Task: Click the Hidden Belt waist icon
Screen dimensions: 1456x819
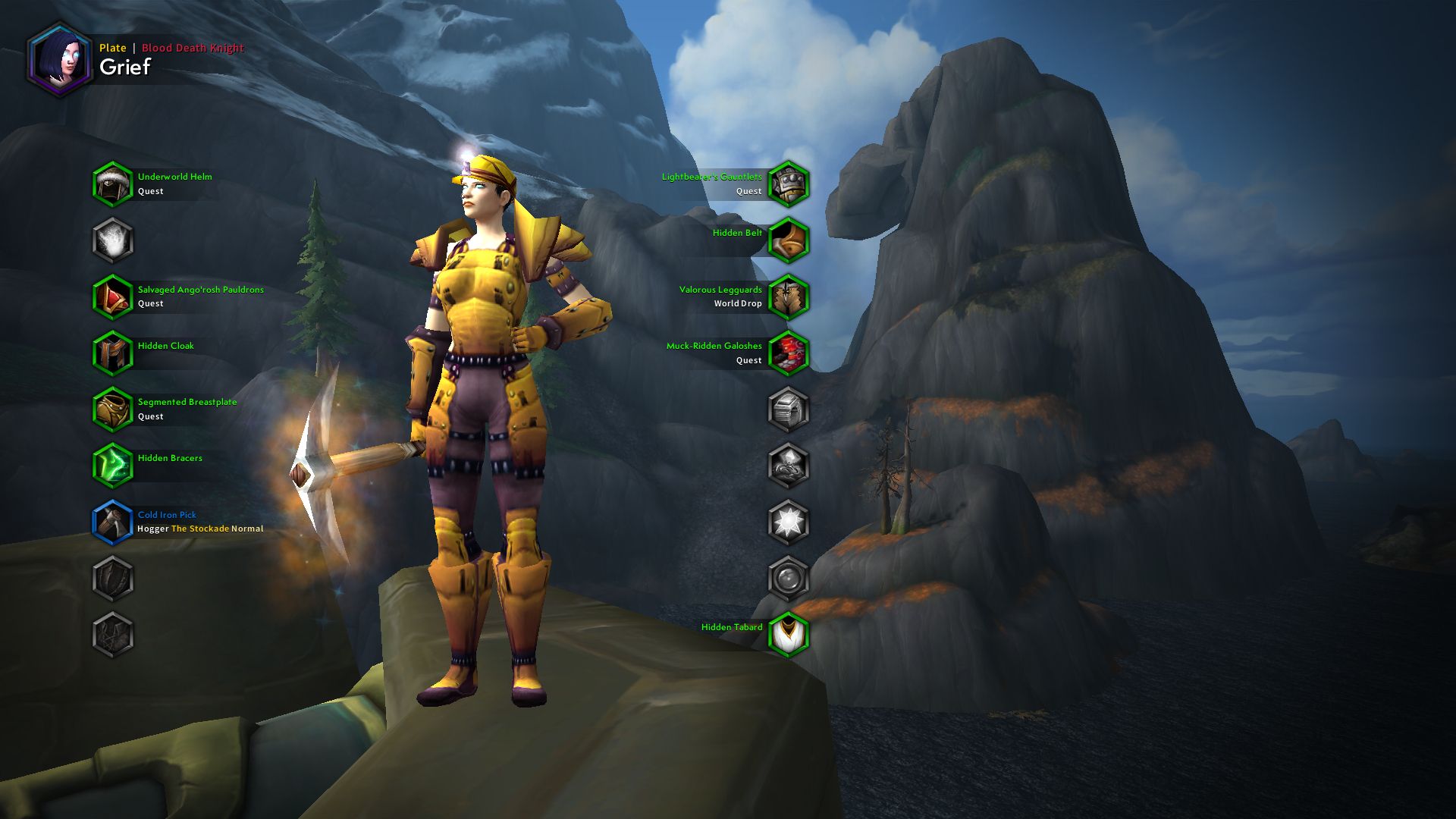Action: [x=789, y=240]
